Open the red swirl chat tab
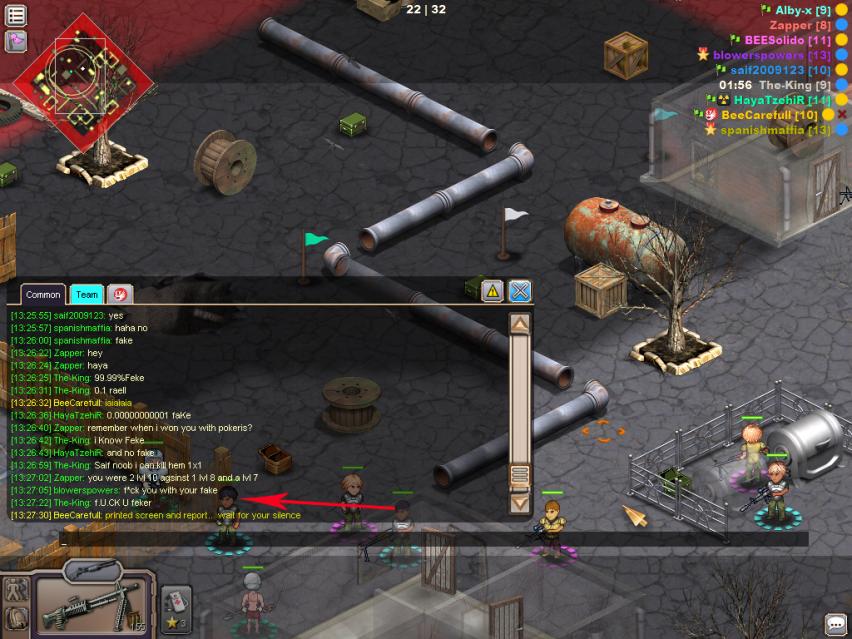The width and height of the screenshot is (852, 639). (119, 294)
